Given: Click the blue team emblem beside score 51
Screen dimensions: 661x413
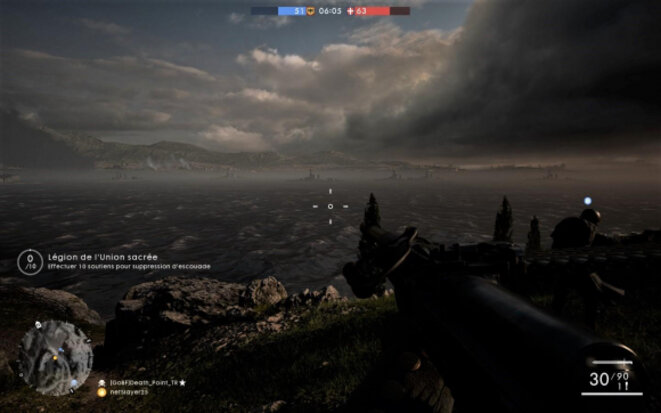Looking at the screenshot, I should 310,11.
